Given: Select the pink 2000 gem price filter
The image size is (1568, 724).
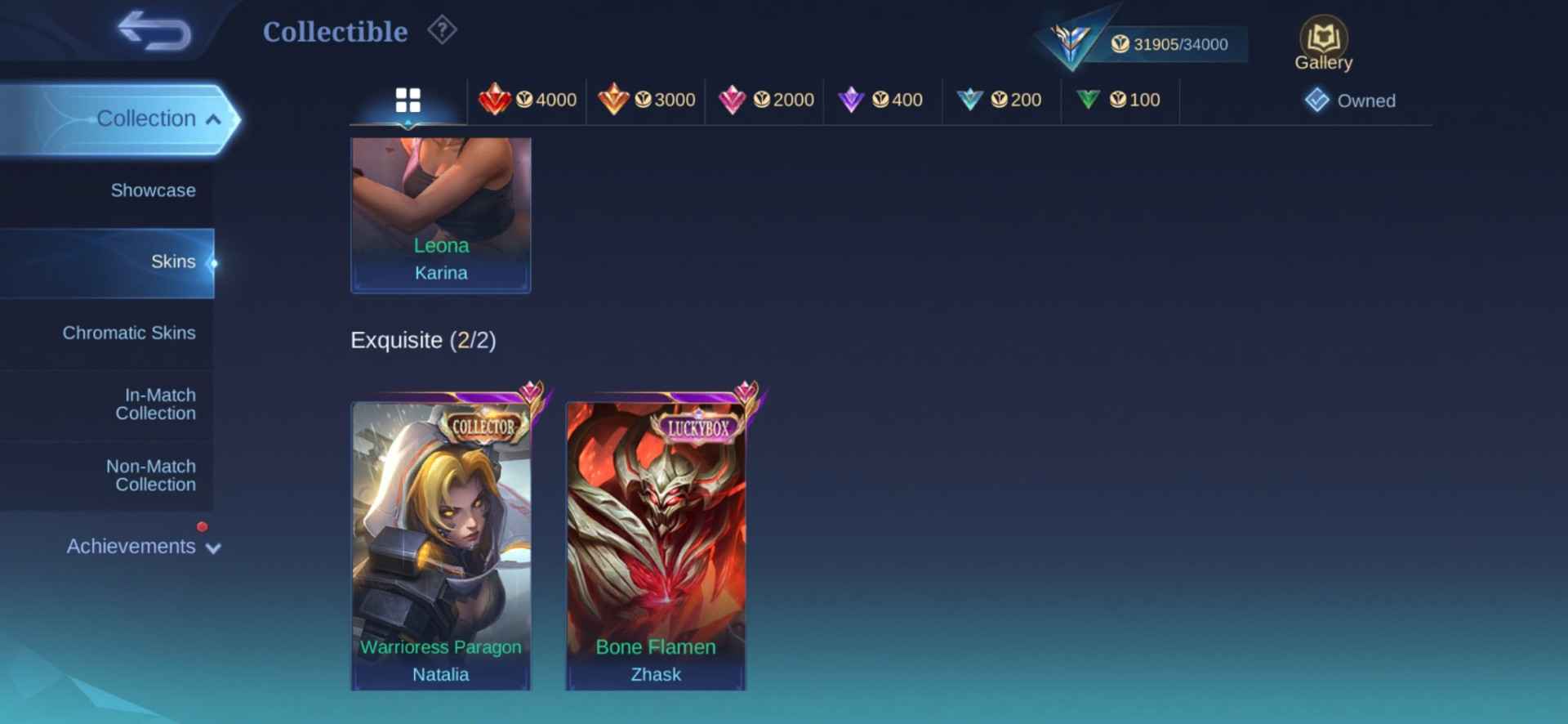Looking at the screenshot, I should pos(764,100).
